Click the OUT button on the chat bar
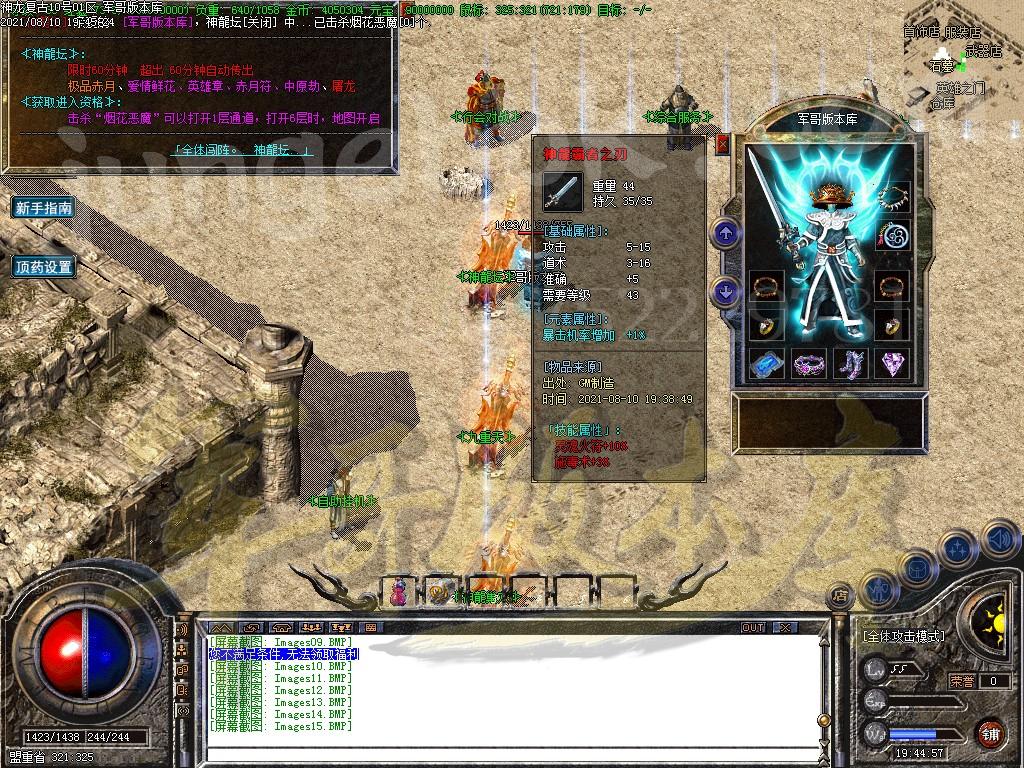 [753, 627]
